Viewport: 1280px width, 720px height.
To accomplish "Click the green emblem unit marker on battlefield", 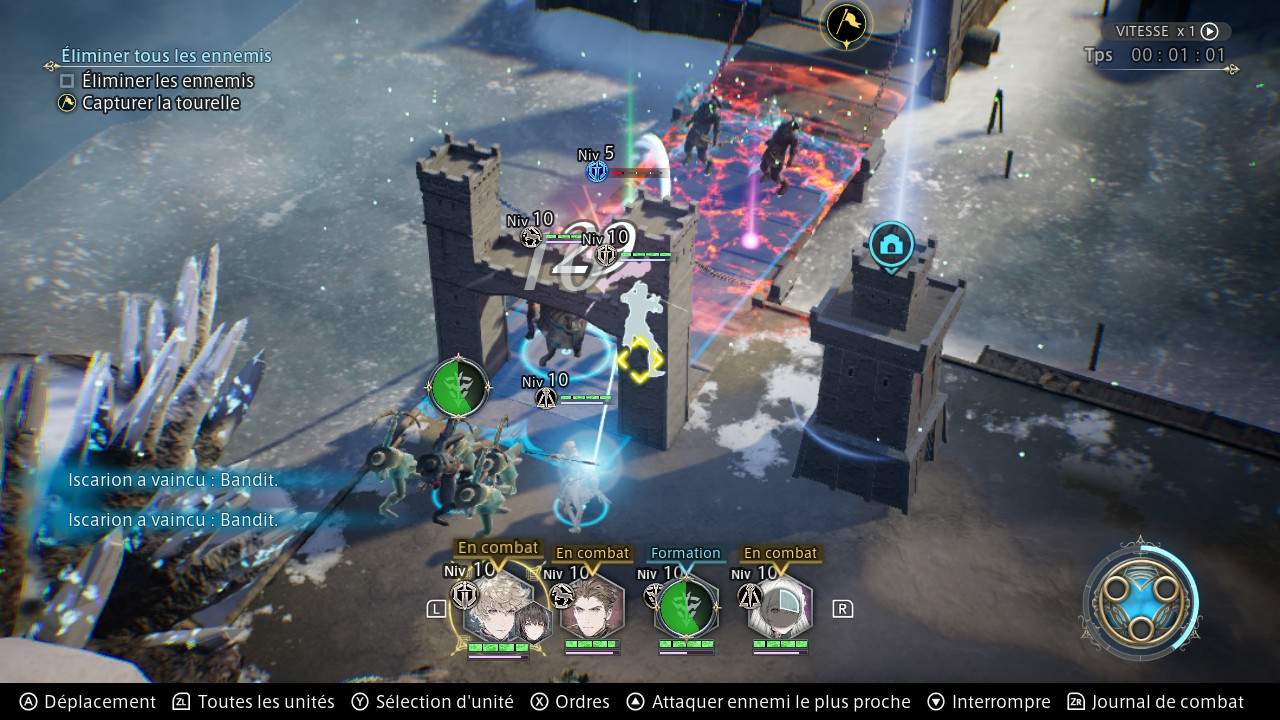I will [458, 388].
